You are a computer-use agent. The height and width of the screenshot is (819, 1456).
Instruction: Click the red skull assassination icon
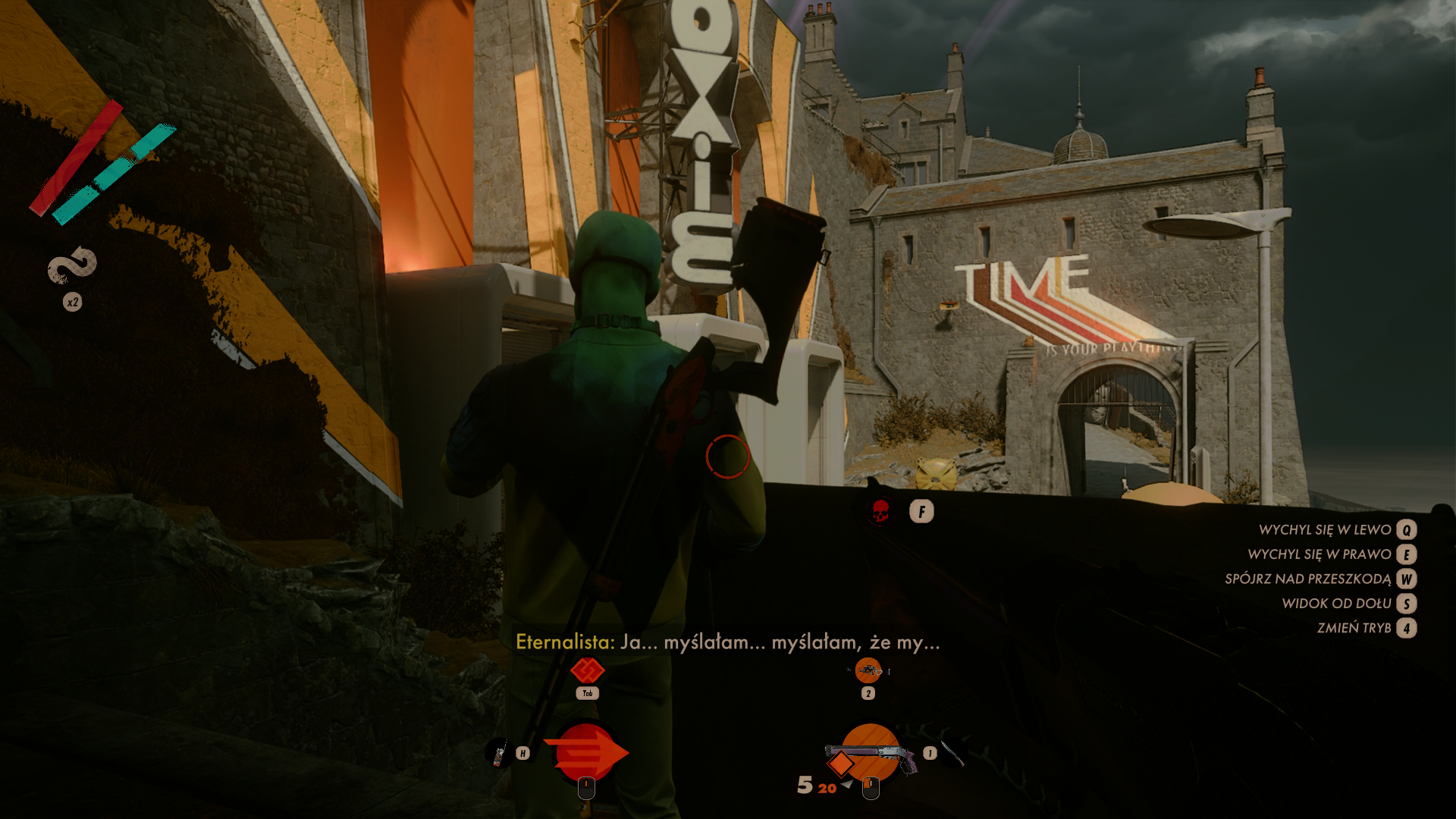click(880, 512)
